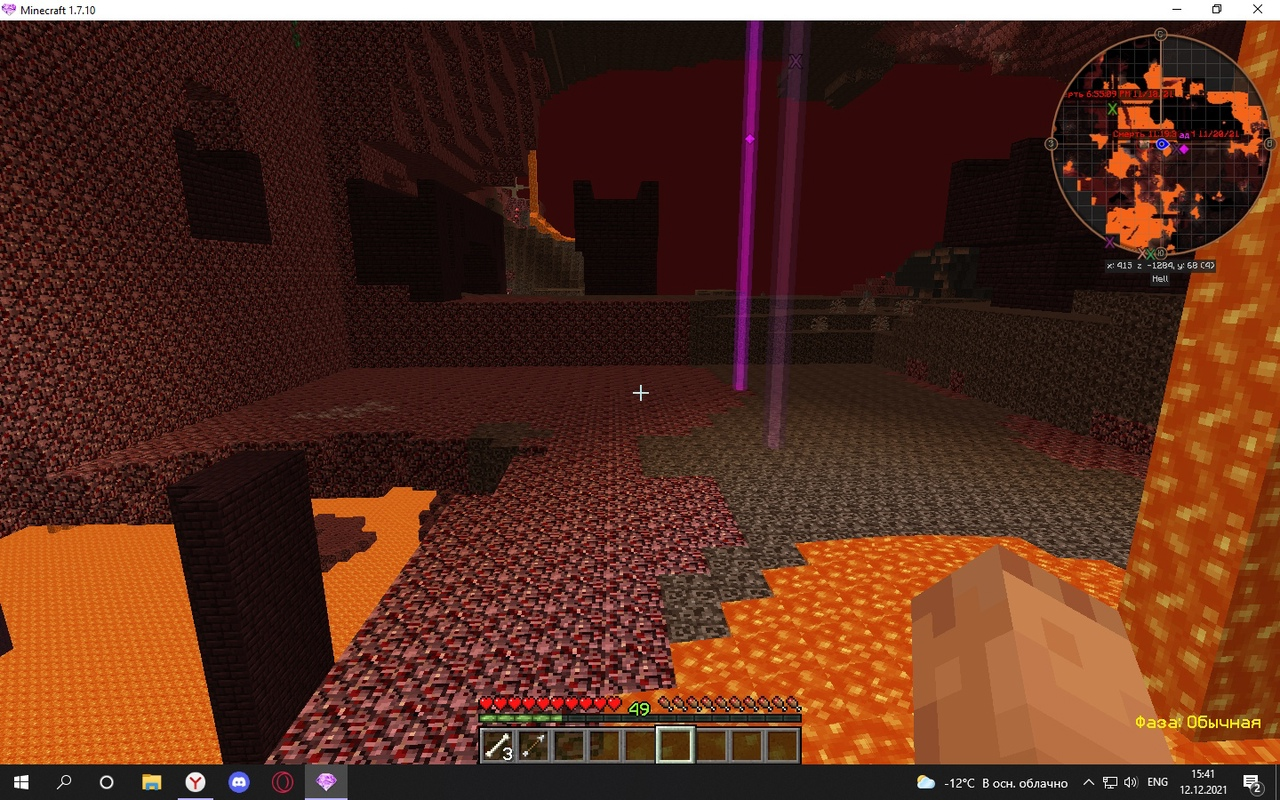The height and width of the screenshot is (800, 1280).
Task: Click the circular minimap
Action: [x=1161, y=144]
